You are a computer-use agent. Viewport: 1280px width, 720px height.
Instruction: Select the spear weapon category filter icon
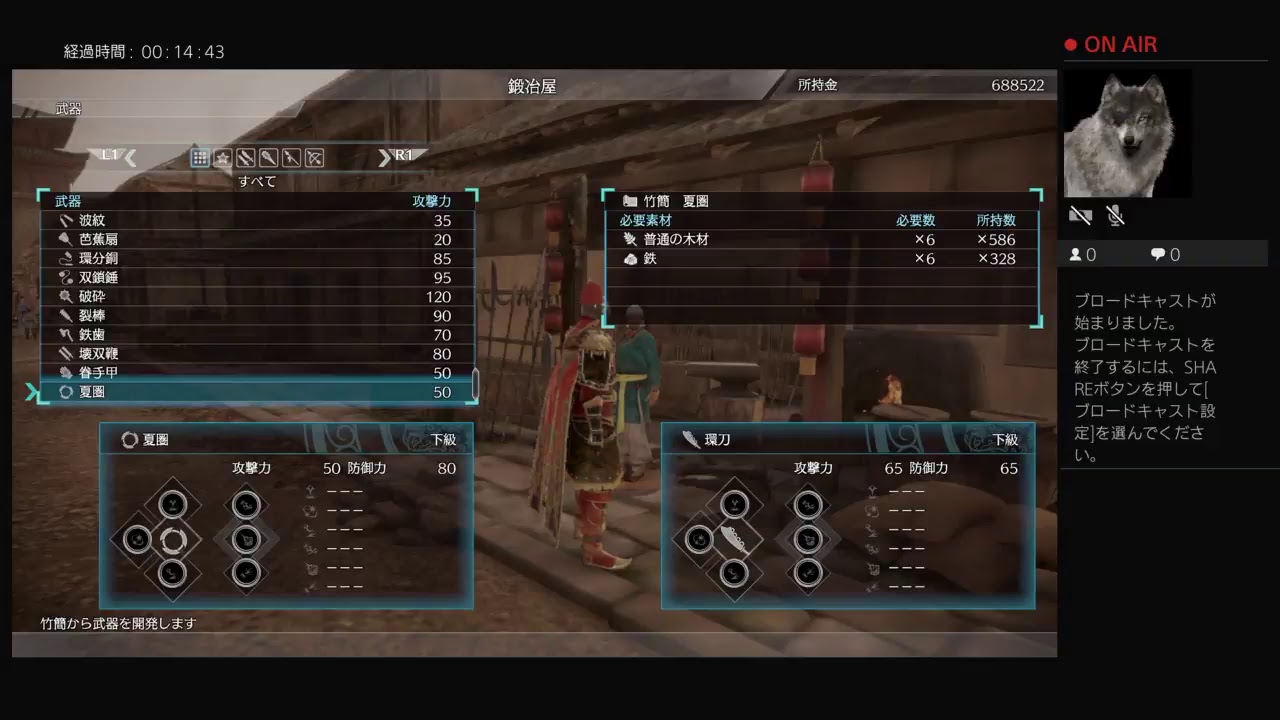[290, 158]
